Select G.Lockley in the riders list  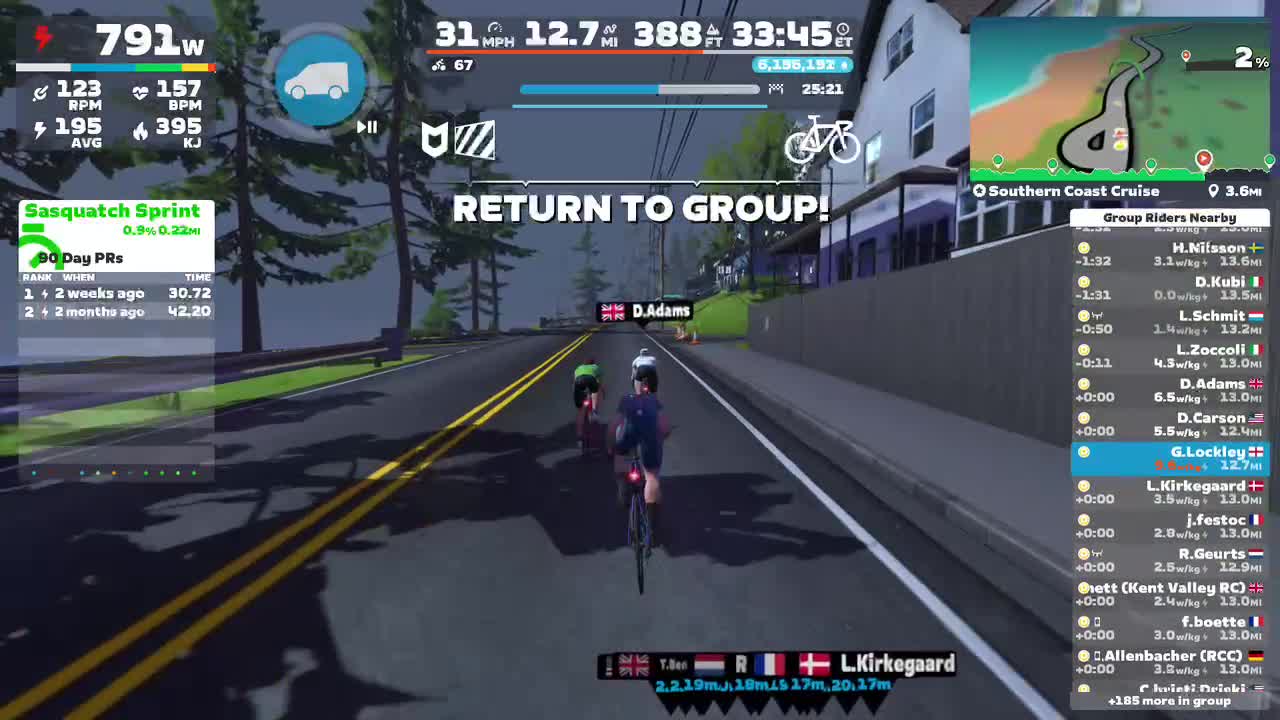(x=1170, y=458)
